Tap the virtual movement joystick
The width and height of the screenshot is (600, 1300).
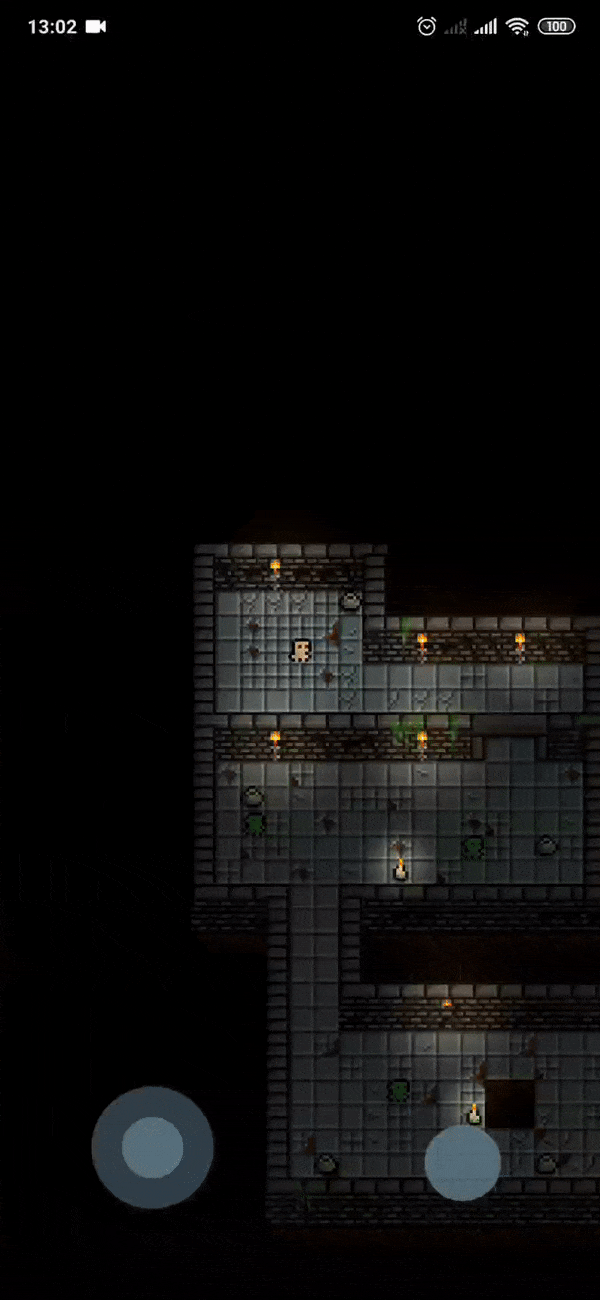(152, 1147)
